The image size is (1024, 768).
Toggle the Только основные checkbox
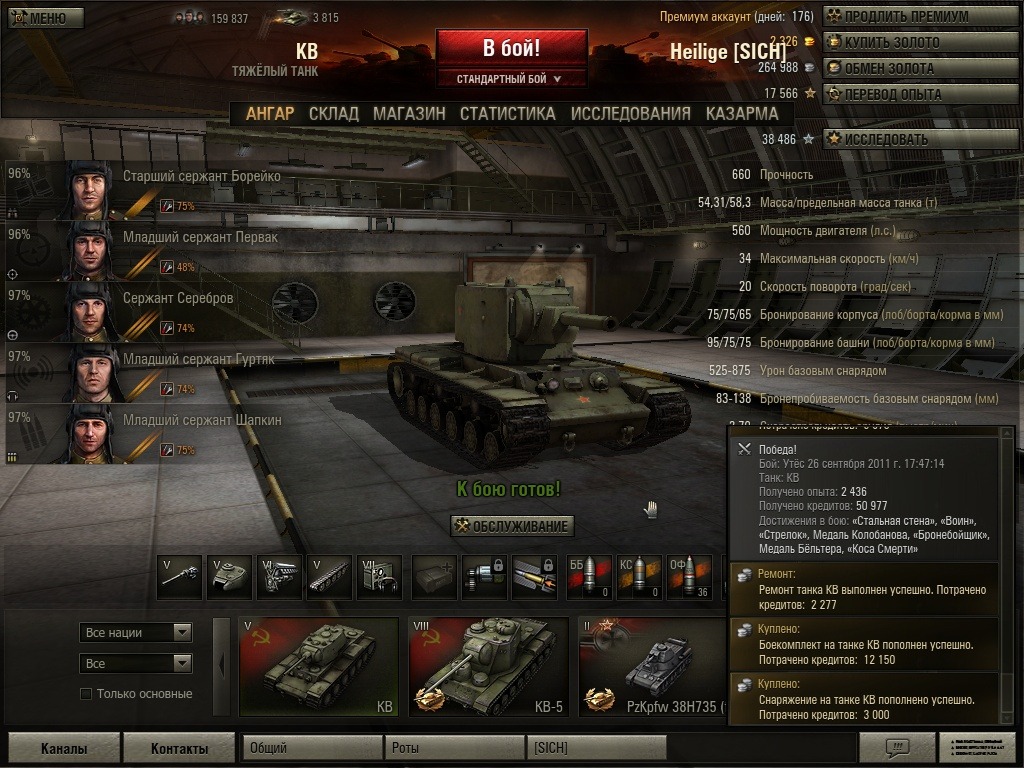(86, 694)
